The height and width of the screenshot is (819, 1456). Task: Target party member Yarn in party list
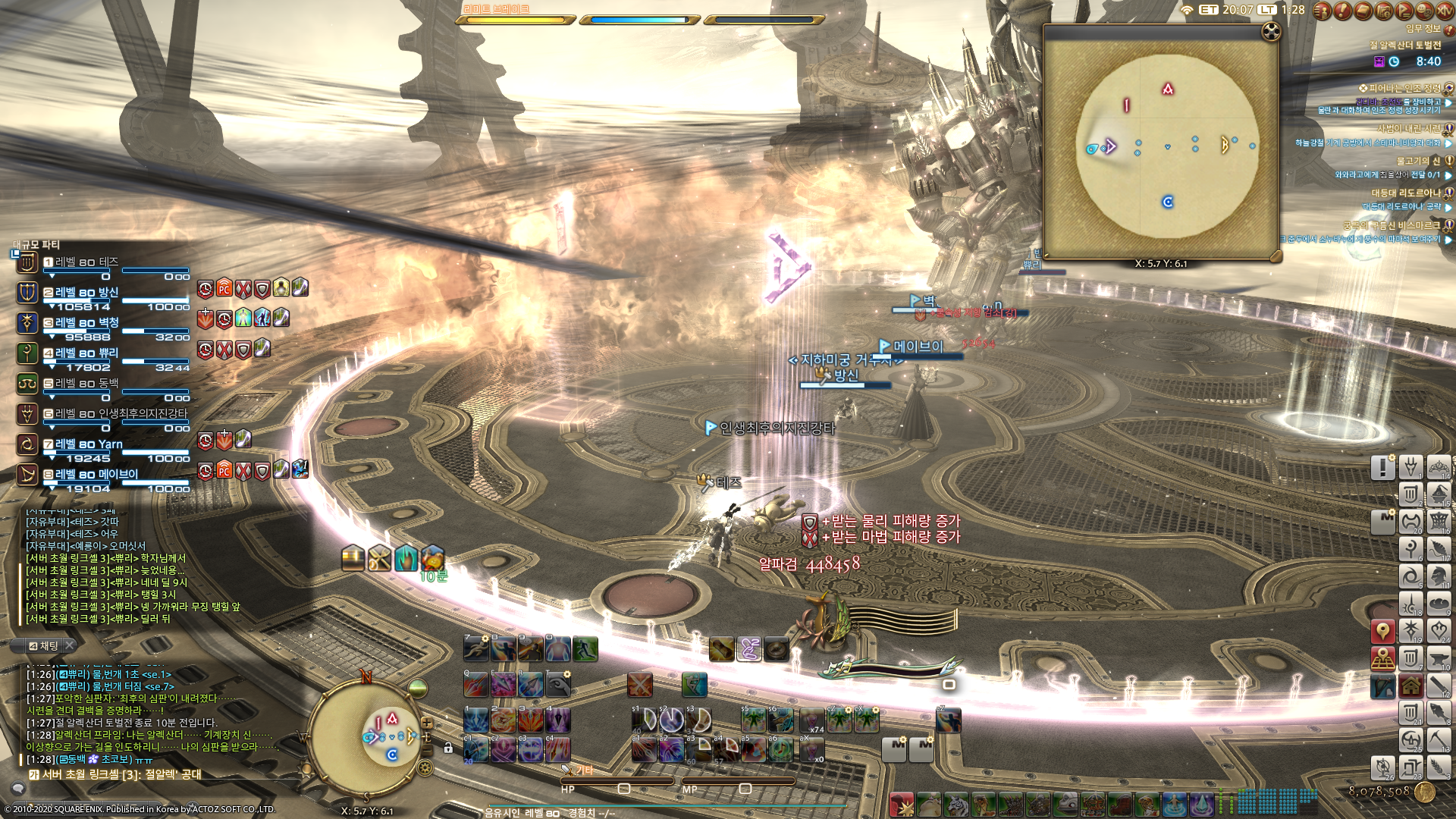(x=89, y=444)
